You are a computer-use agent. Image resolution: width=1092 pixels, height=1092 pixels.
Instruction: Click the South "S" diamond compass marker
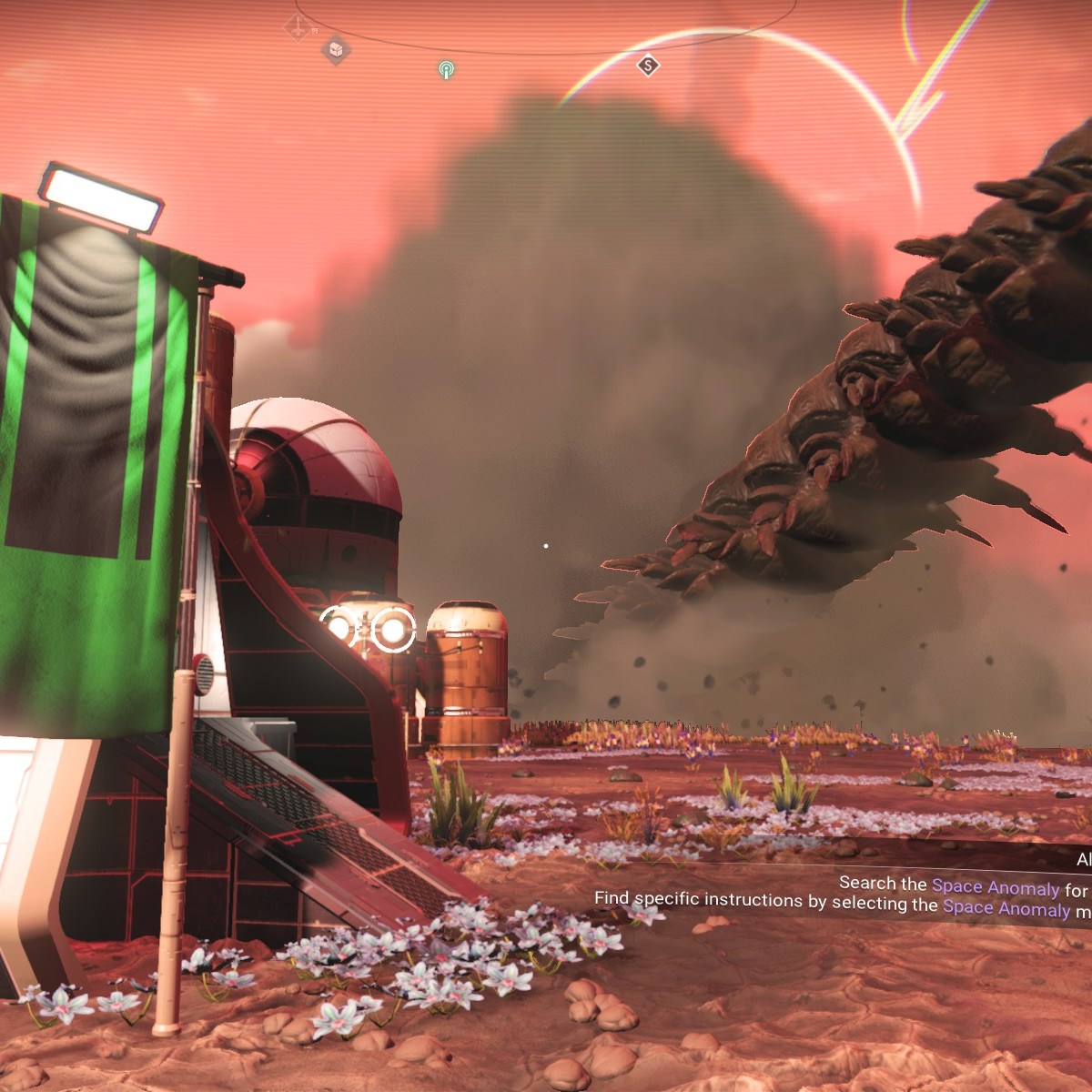(648, 65)
